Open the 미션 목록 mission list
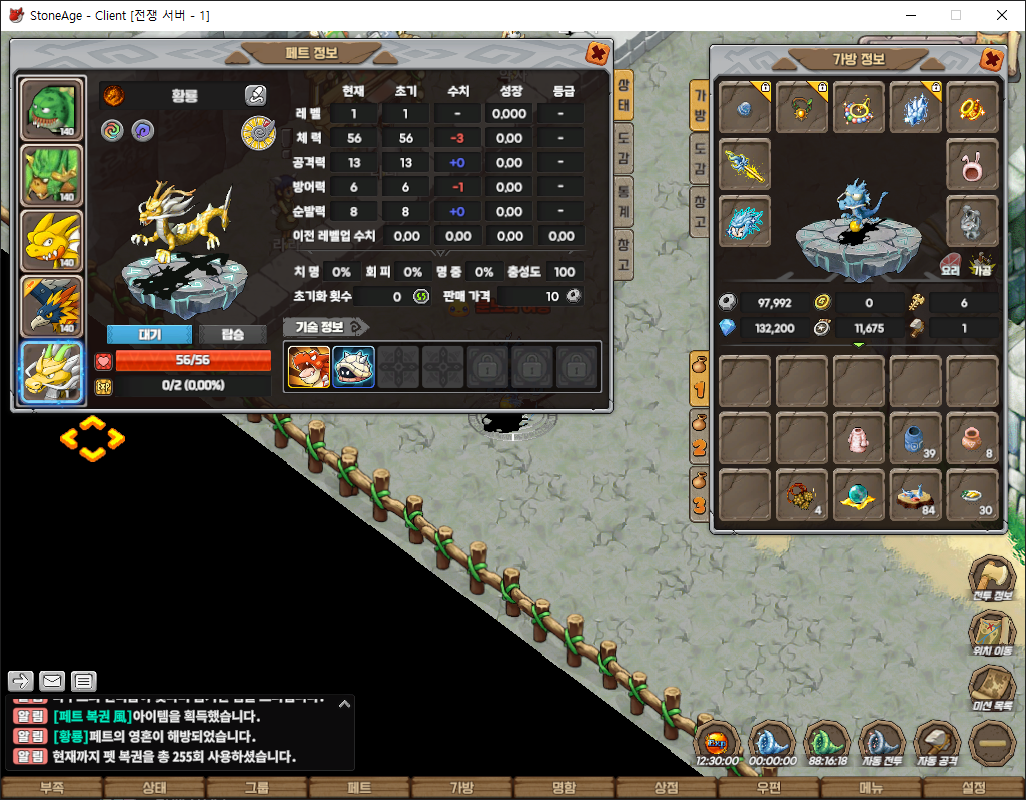Image resolution: width=1026 pixels, height=800 pixels. click(x=992, y=690)
